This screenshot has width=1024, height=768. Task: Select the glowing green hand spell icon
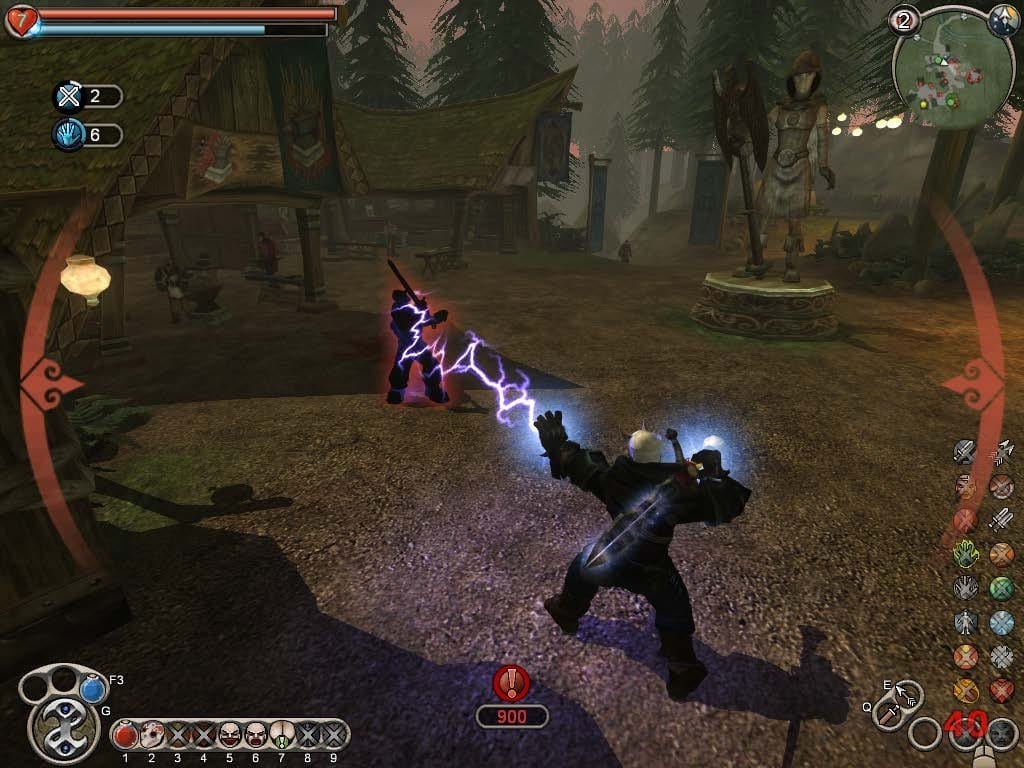[965, 553]
